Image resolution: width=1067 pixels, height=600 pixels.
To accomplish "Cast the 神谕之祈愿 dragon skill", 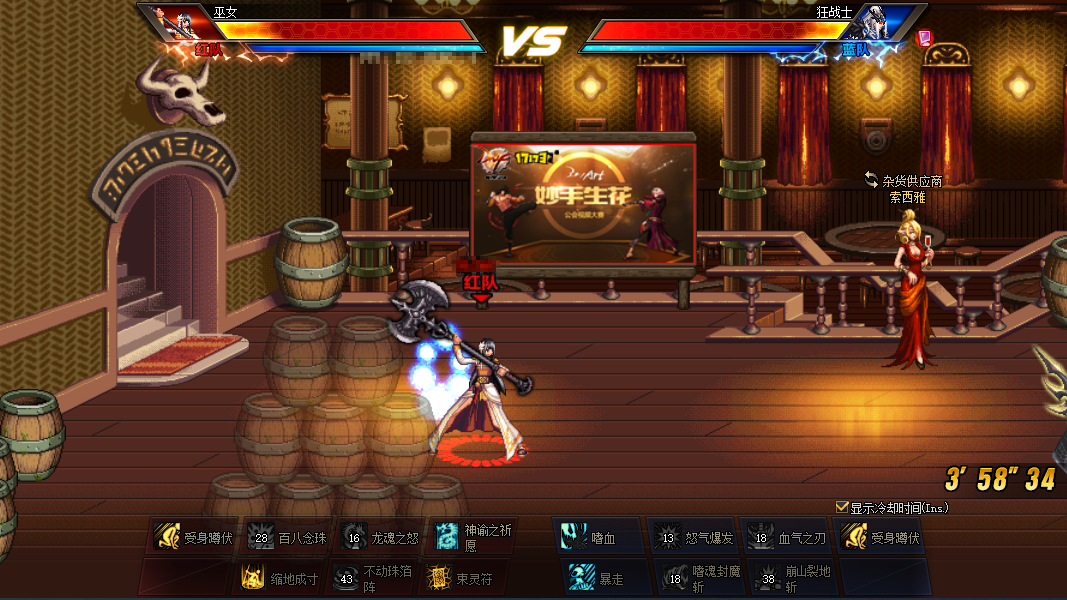I will point(447,537).
